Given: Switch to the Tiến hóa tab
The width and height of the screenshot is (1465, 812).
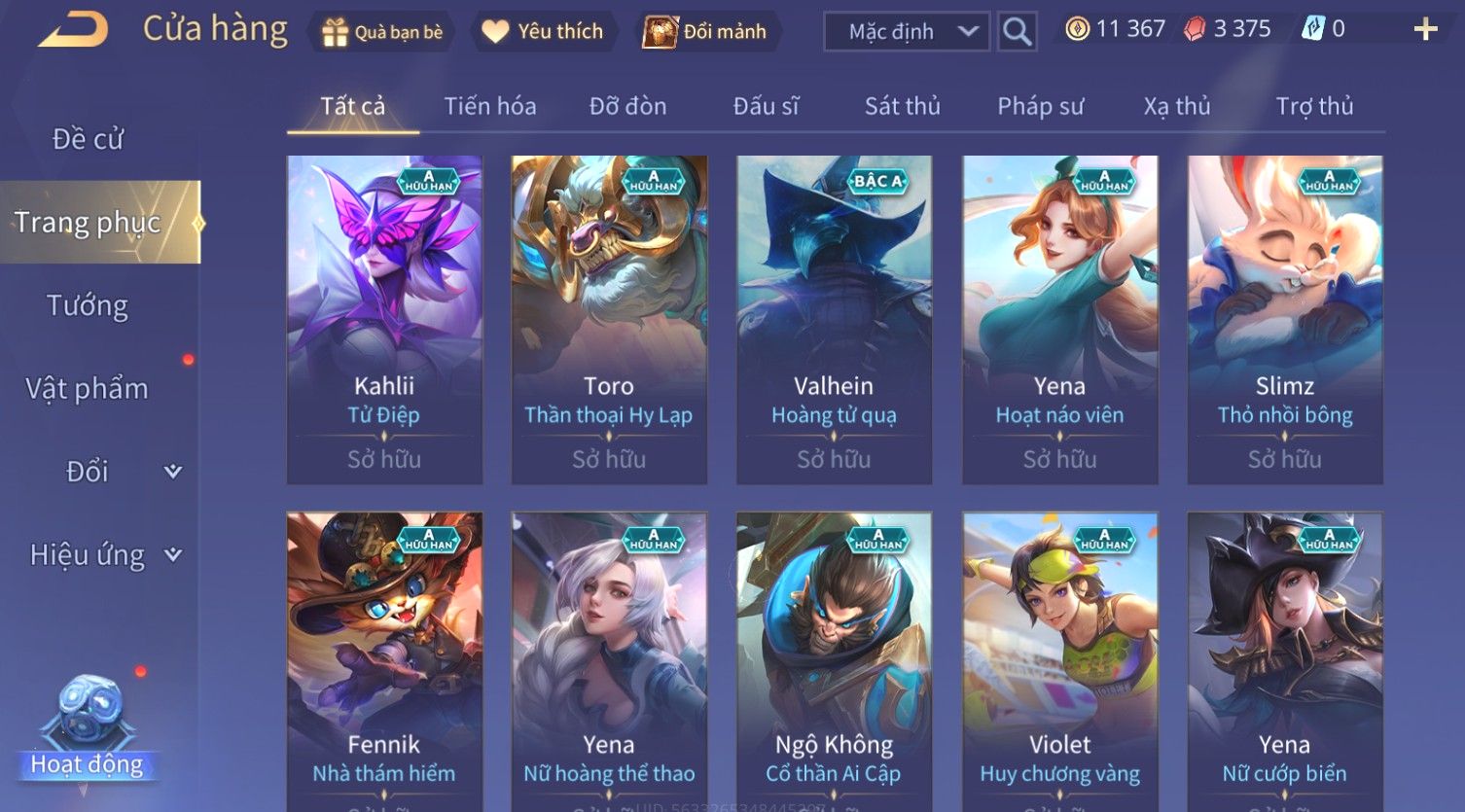Looking at the screenshot, I should [490, 106].
